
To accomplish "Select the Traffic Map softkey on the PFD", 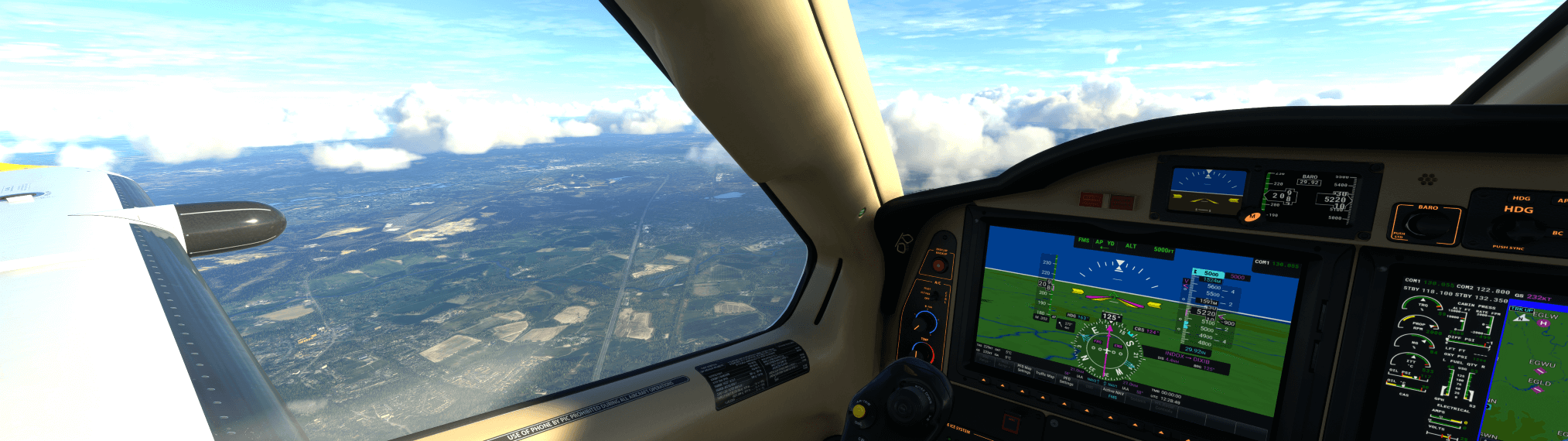I will tap(1045, 374).
